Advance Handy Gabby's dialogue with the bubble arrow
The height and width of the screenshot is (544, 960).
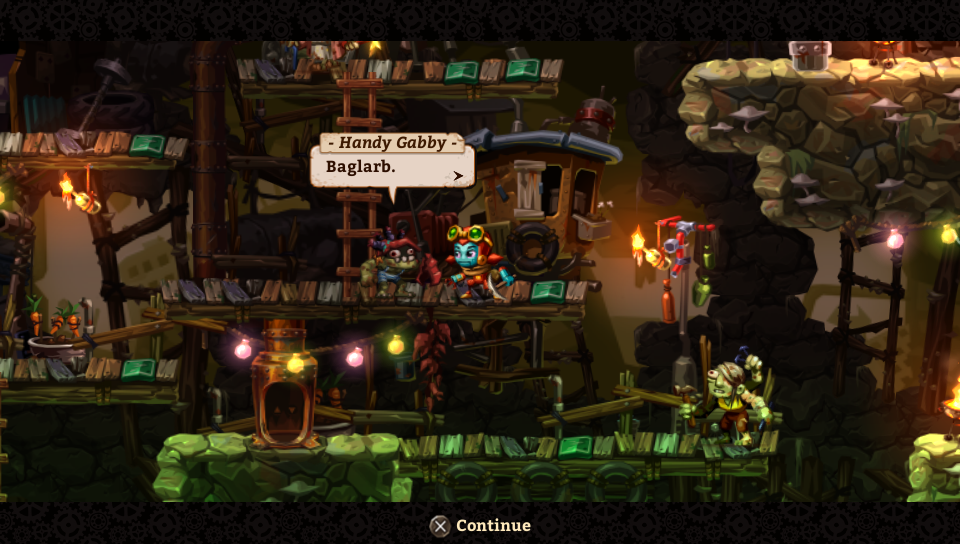(x=459, y=176)
